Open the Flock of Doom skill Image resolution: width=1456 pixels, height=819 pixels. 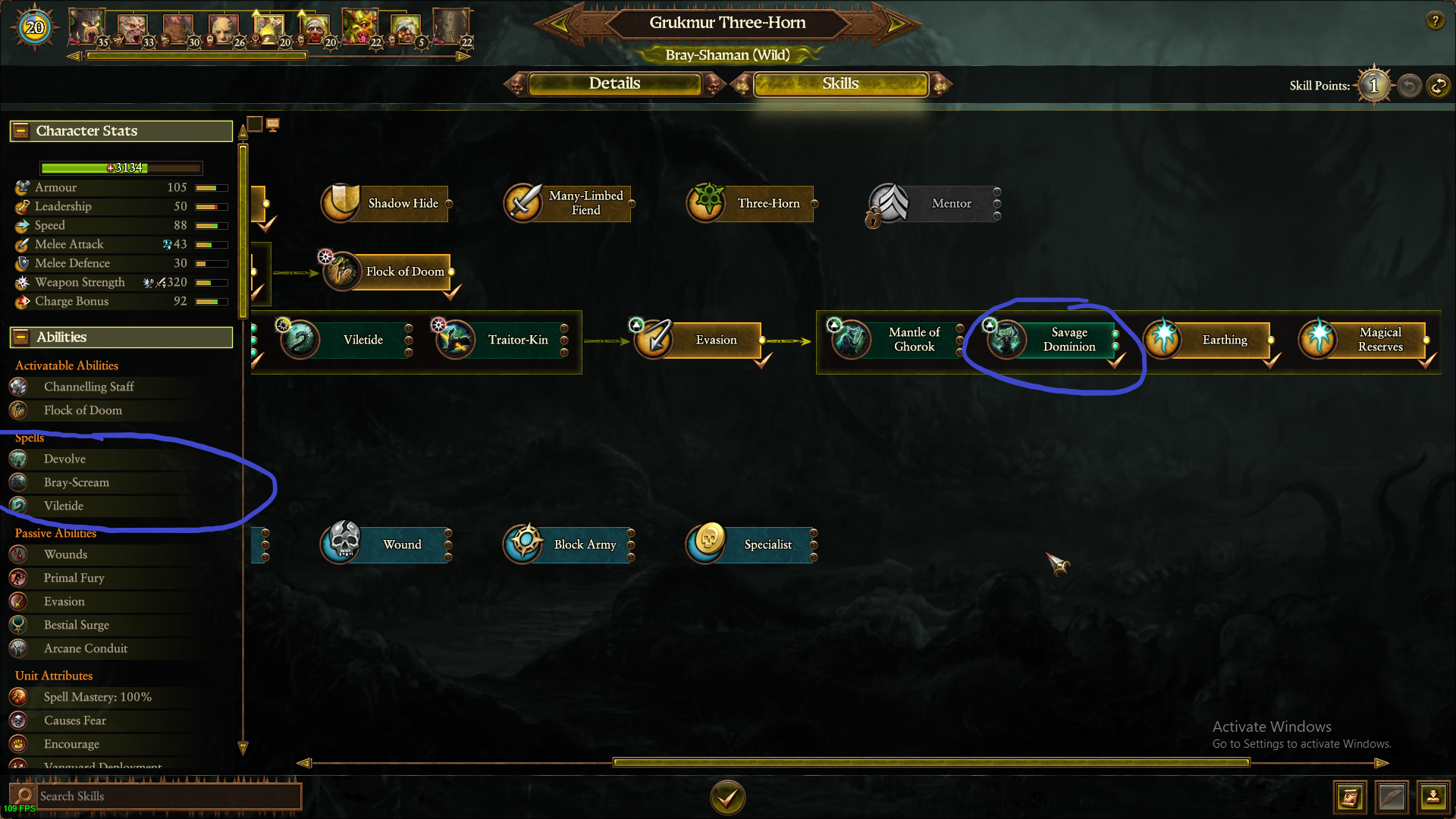pos(340,271)
